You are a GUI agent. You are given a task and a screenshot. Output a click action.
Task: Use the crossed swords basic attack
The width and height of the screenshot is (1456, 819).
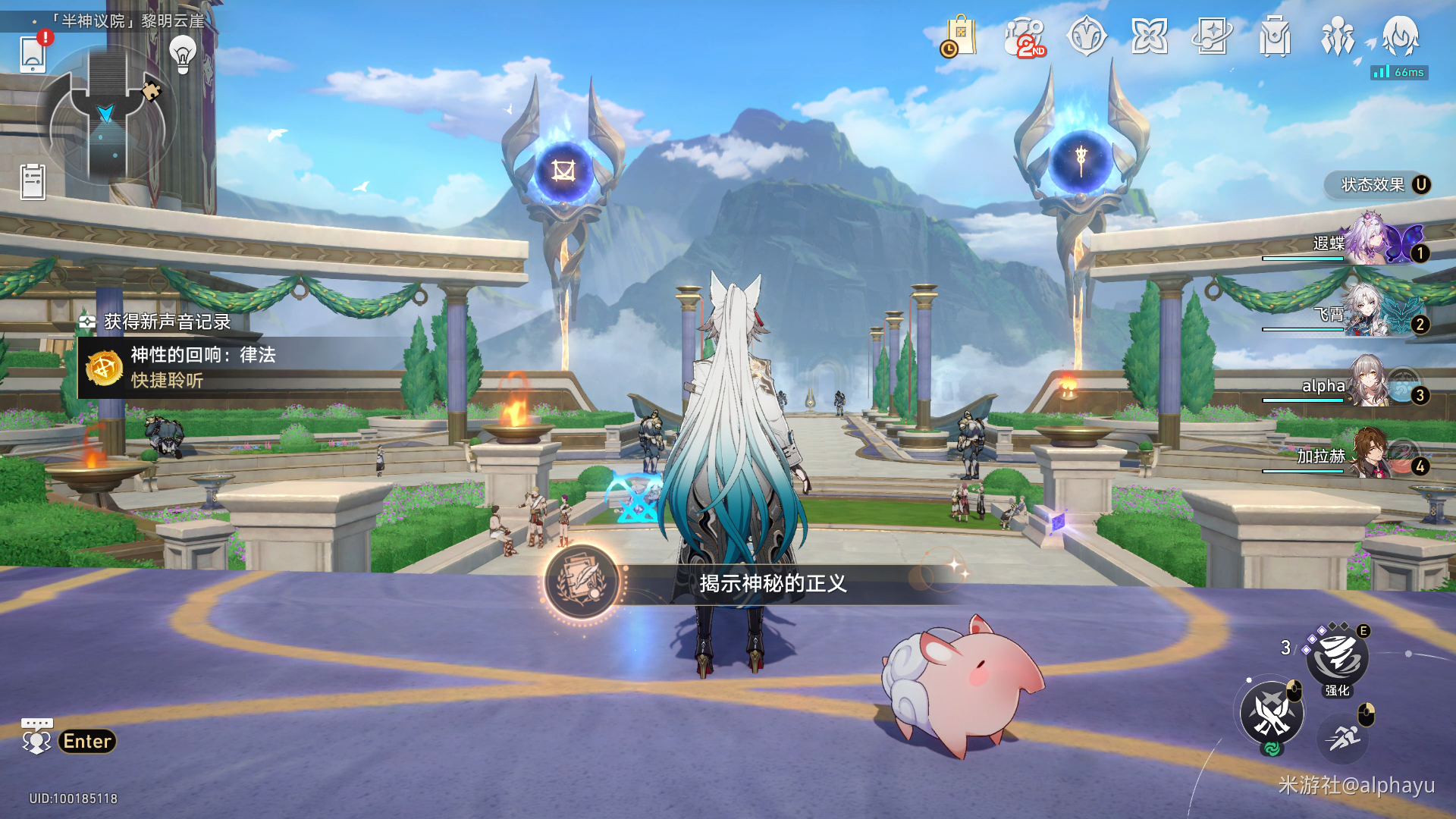click(1272, 714)
